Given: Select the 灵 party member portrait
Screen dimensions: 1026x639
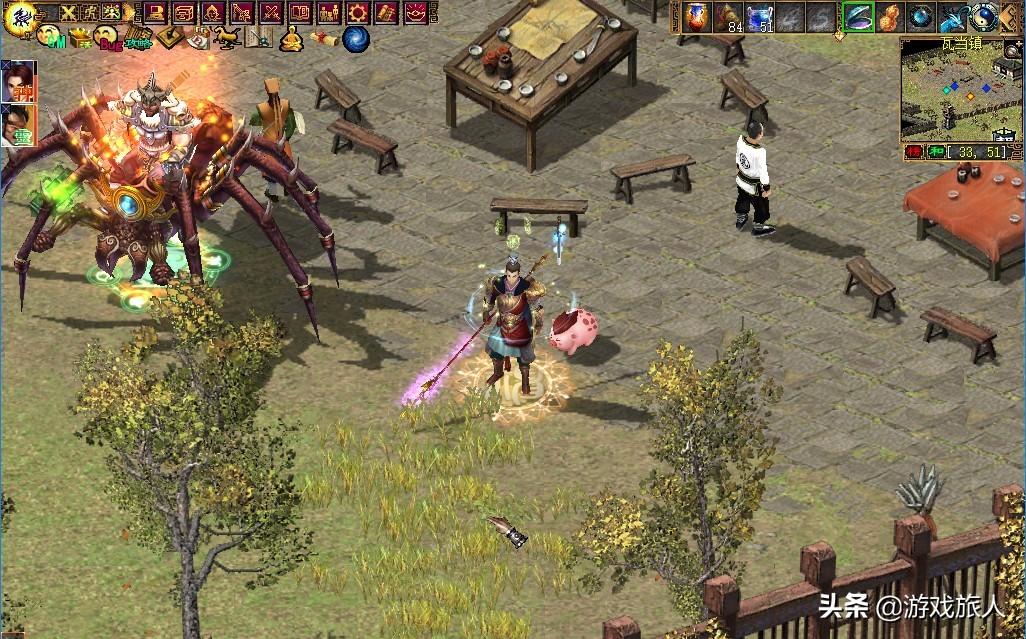Looking at the screenshot, I should coord(18,125).
